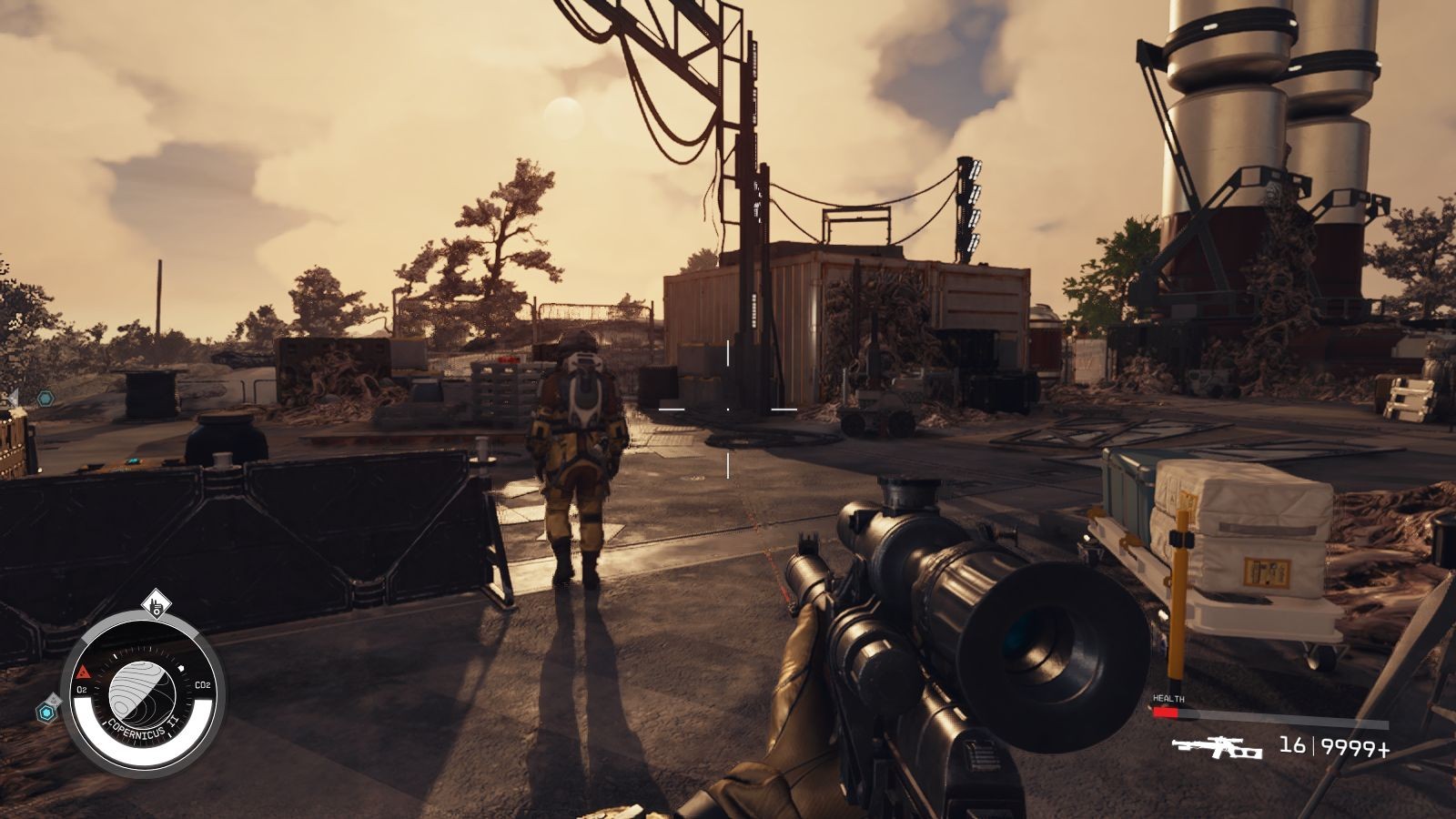Click the equipped sniper rifle weapon icon
This screenshot has width=1456, height=819.
tap(1217, 748)
